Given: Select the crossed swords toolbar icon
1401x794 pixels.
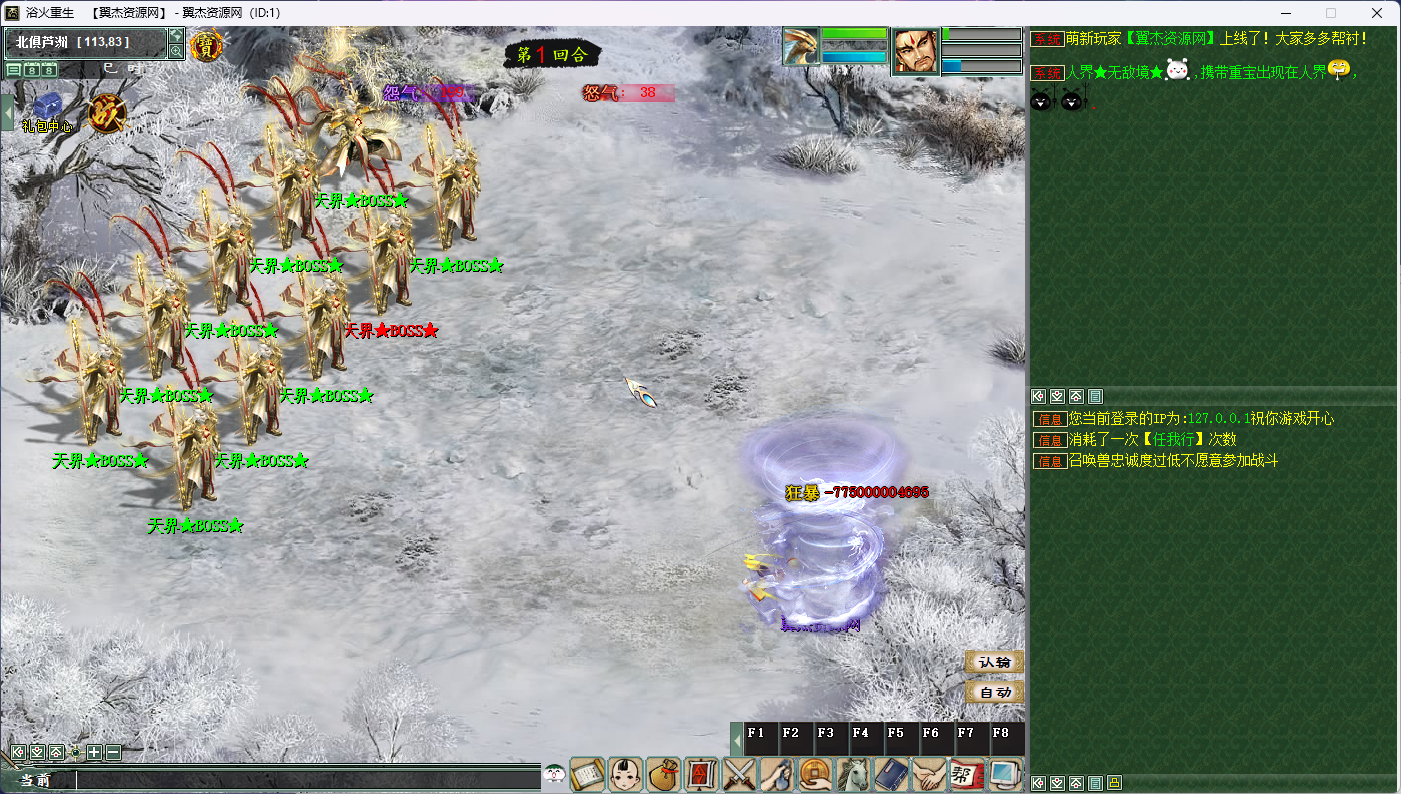Looking at the screenshot, I should coord(741,775).
